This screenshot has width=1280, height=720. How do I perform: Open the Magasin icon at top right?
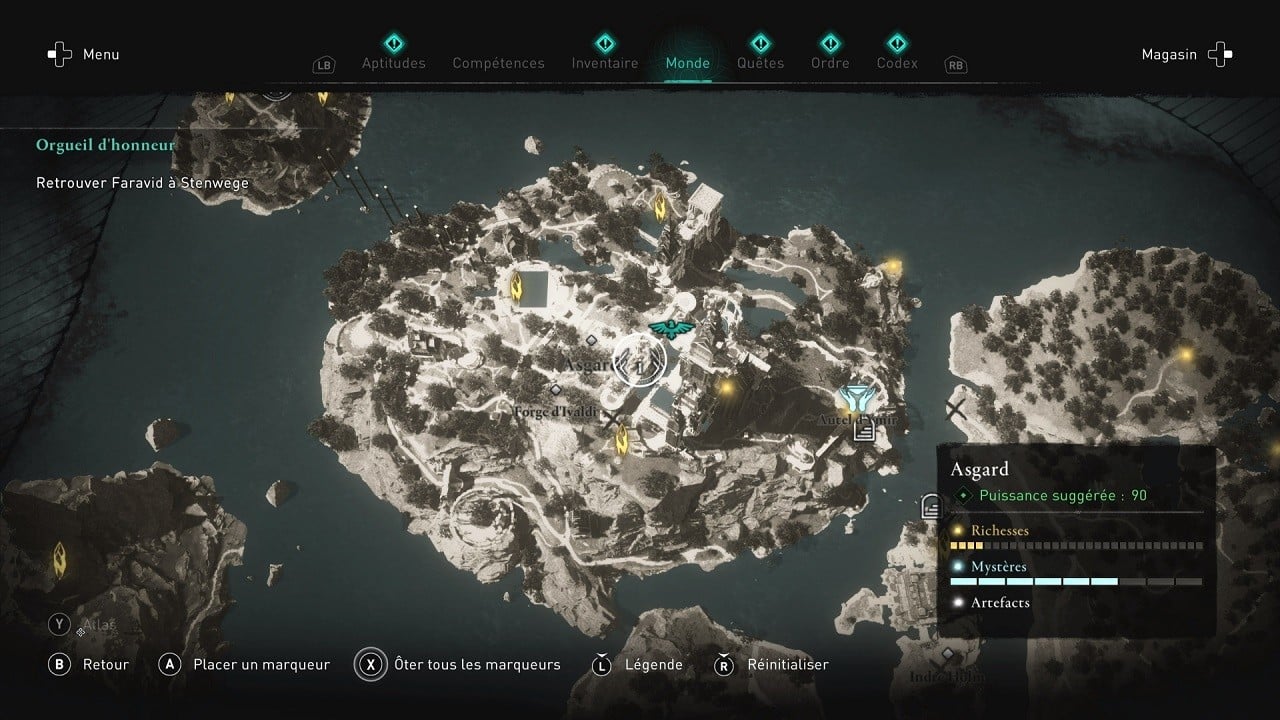click(1219, 54)
